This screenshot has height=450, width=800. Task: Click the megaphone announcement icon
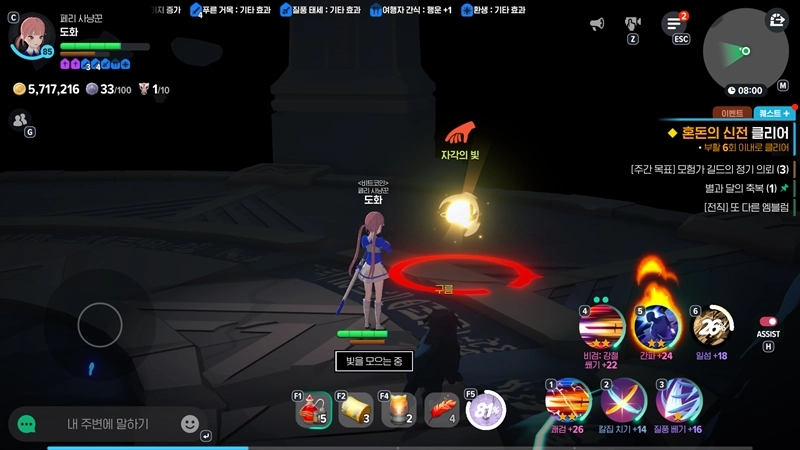597,23
